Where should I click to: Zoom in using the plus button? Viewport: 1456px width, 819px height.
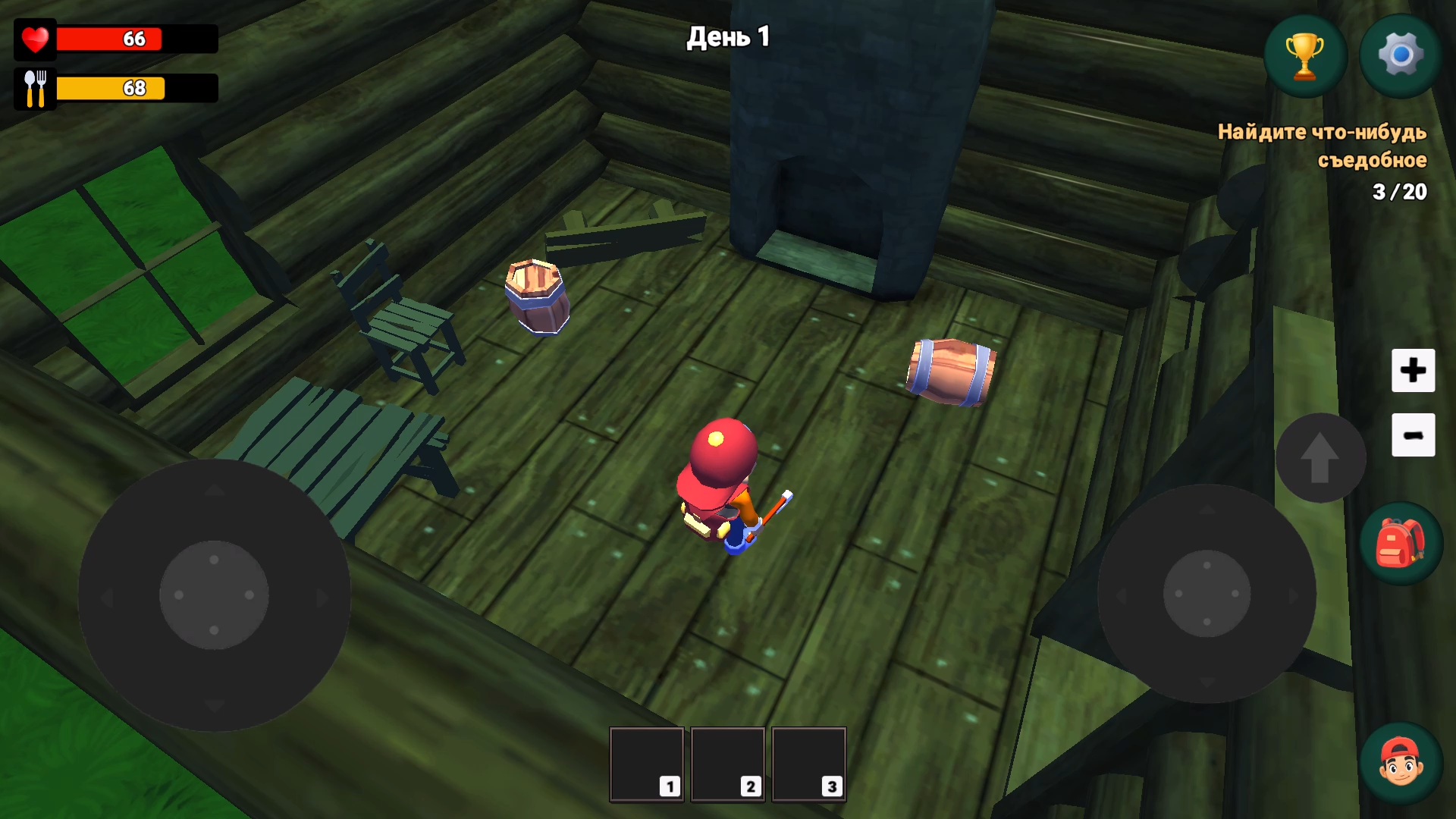click(x=1414, y=371)
